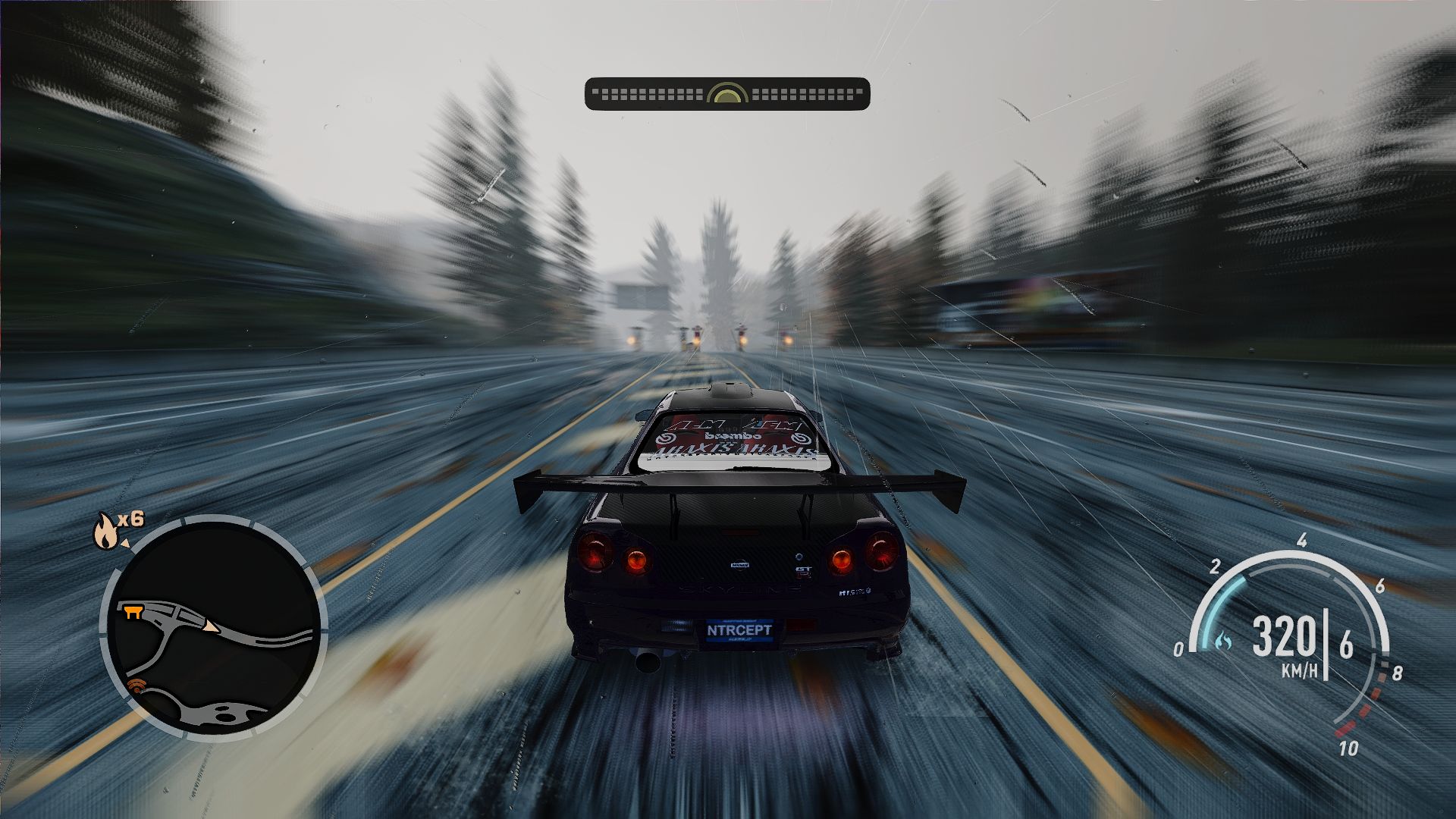Screen dimensions: 1456x819
Task: Click the circular minimap
Action: click(213, 629)
